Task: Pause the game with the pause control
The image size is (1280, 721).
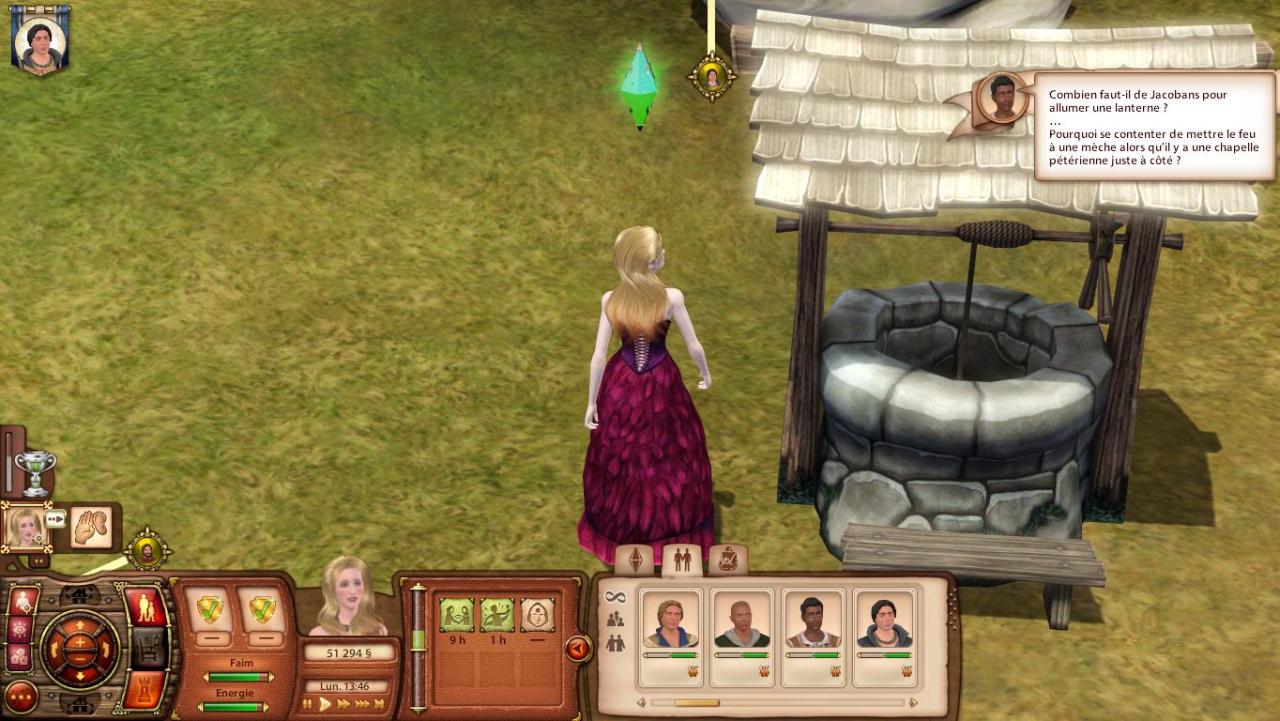Action: pos(308,704)
